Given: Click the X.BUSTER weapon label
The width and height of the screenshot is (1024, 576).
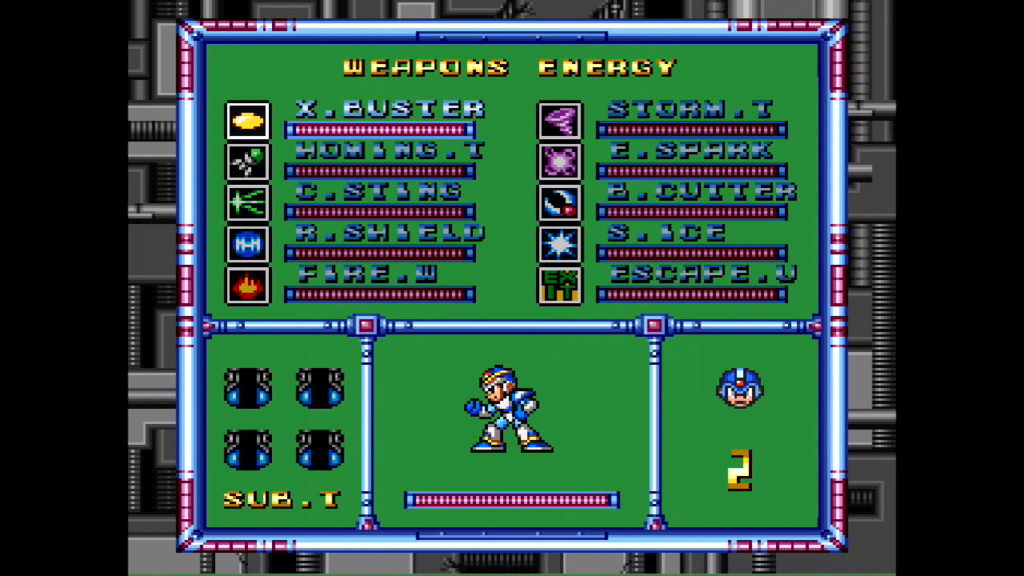Looking at the screenshot, I should coord(390,109).
